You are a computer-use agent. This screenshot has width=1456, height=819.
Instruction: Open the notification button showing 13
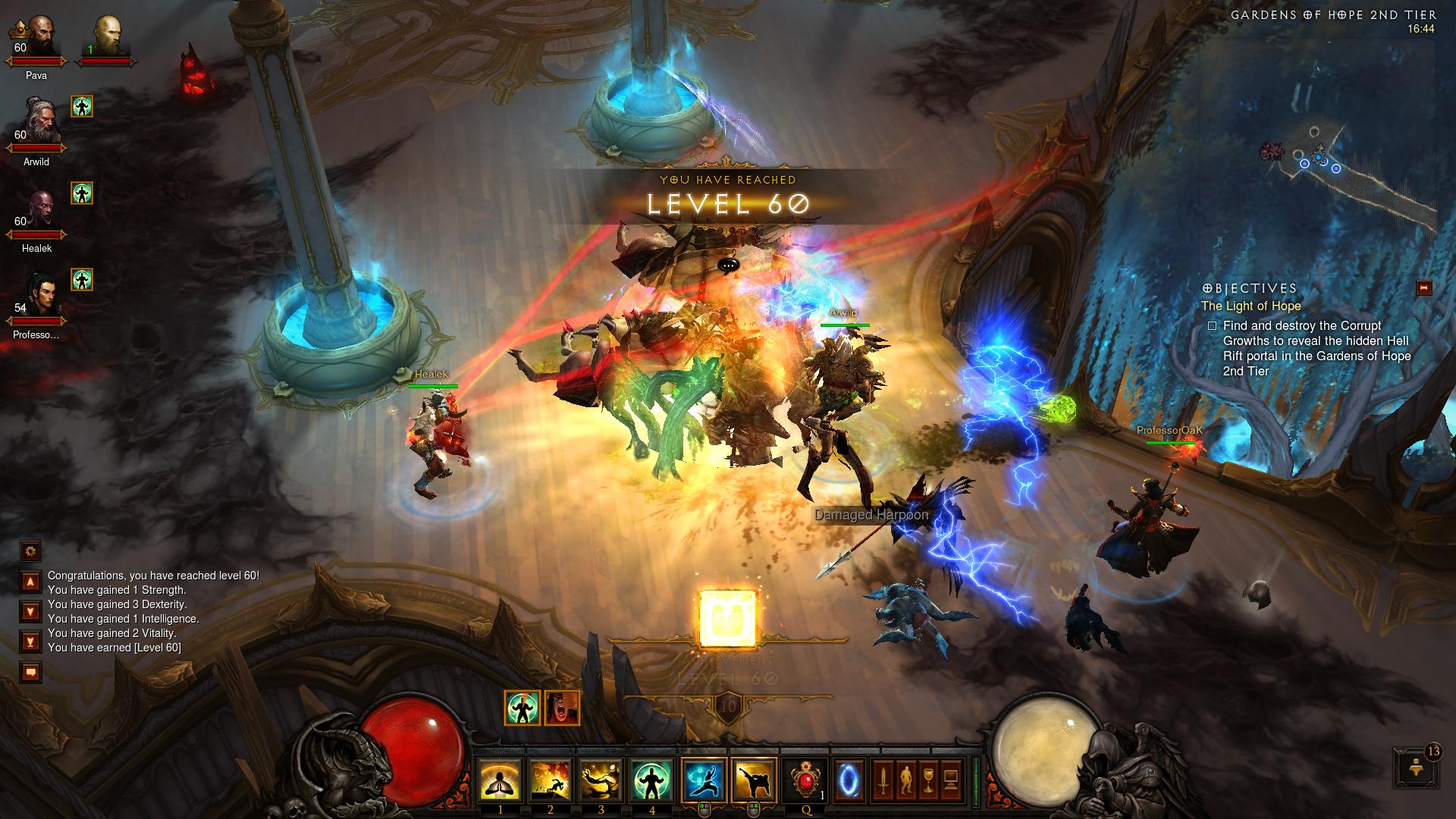click(1415, 767)
